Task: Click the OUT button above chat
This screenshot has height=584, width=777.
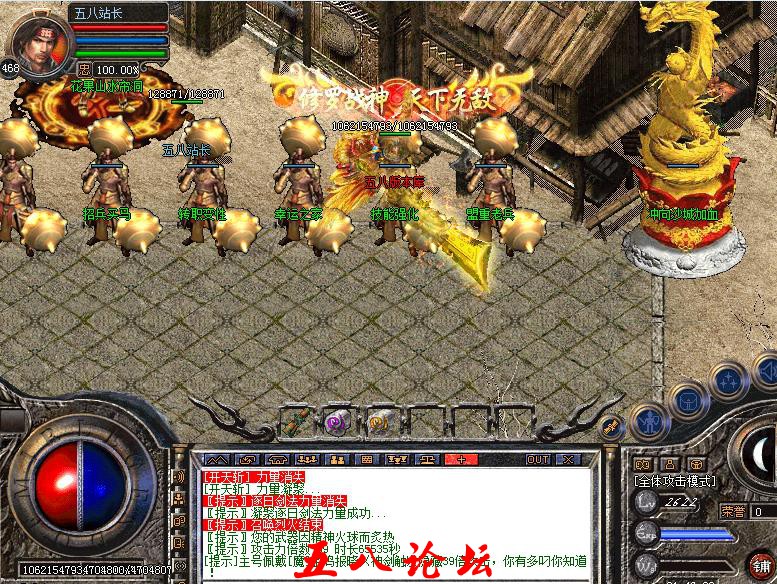Action: 538,459
